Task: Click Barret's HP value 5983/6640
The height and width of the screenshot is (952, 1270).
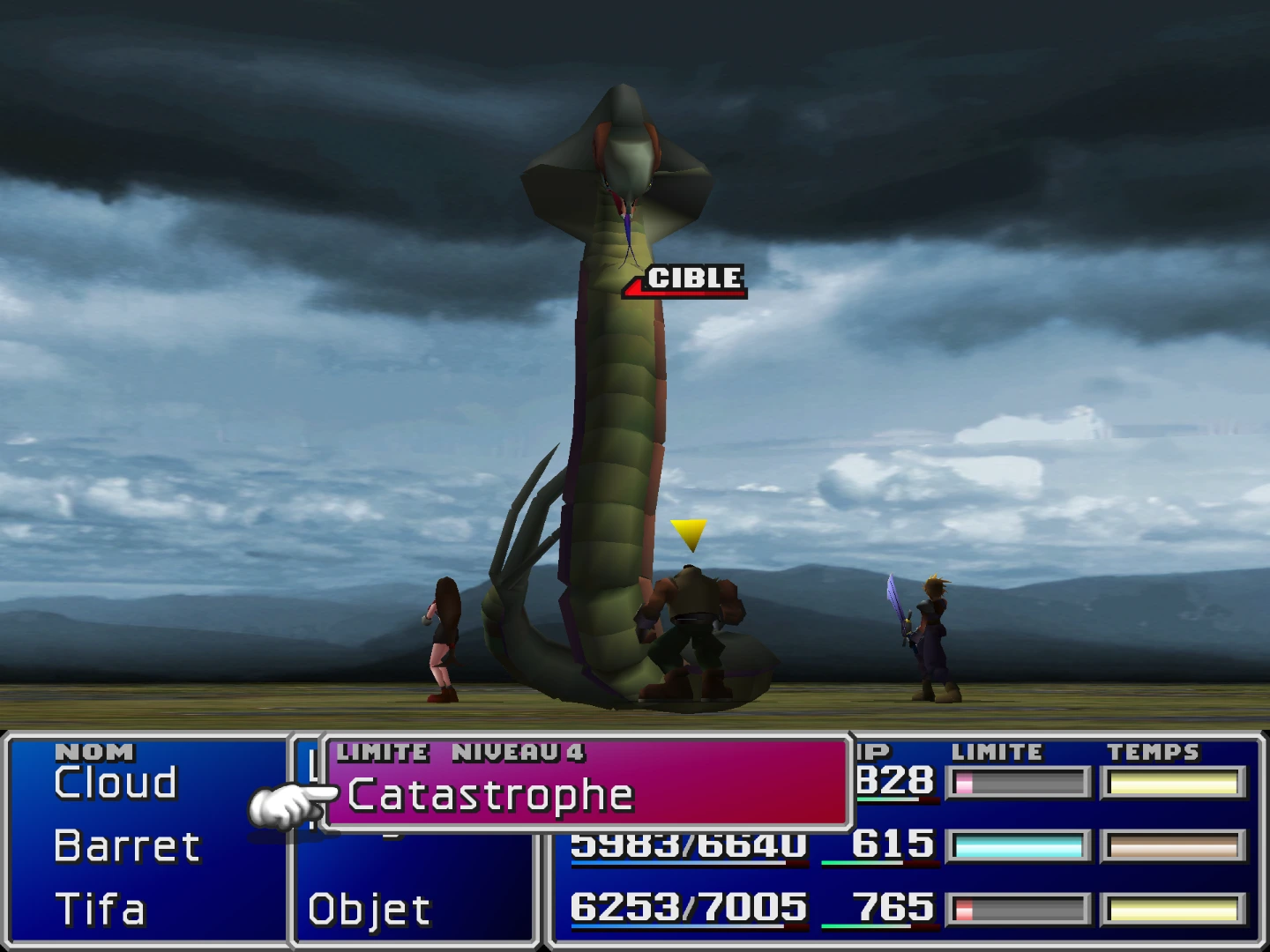Action: point(688,844)
